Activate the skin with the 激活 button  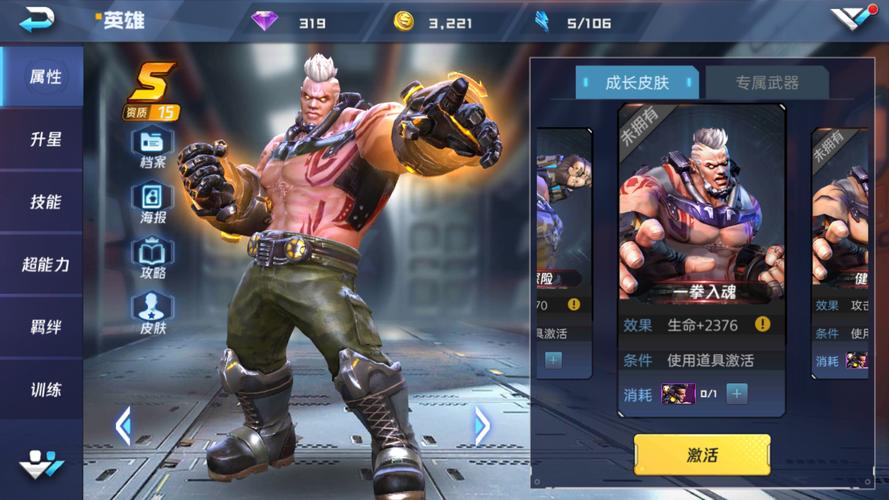tap(702, 455)
